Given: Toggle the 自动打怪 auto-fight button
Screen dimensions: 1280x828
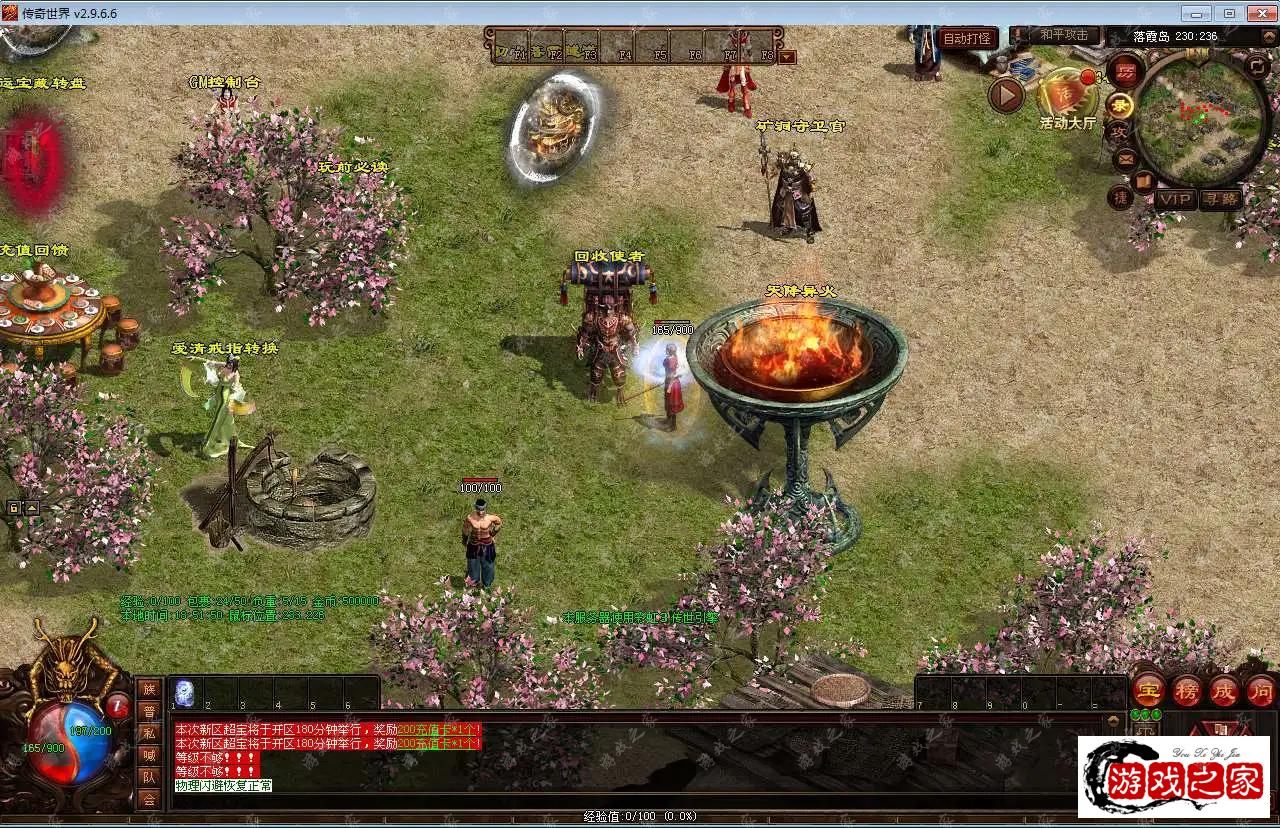Looking at the screenshot, I should (x=967, y=39).
